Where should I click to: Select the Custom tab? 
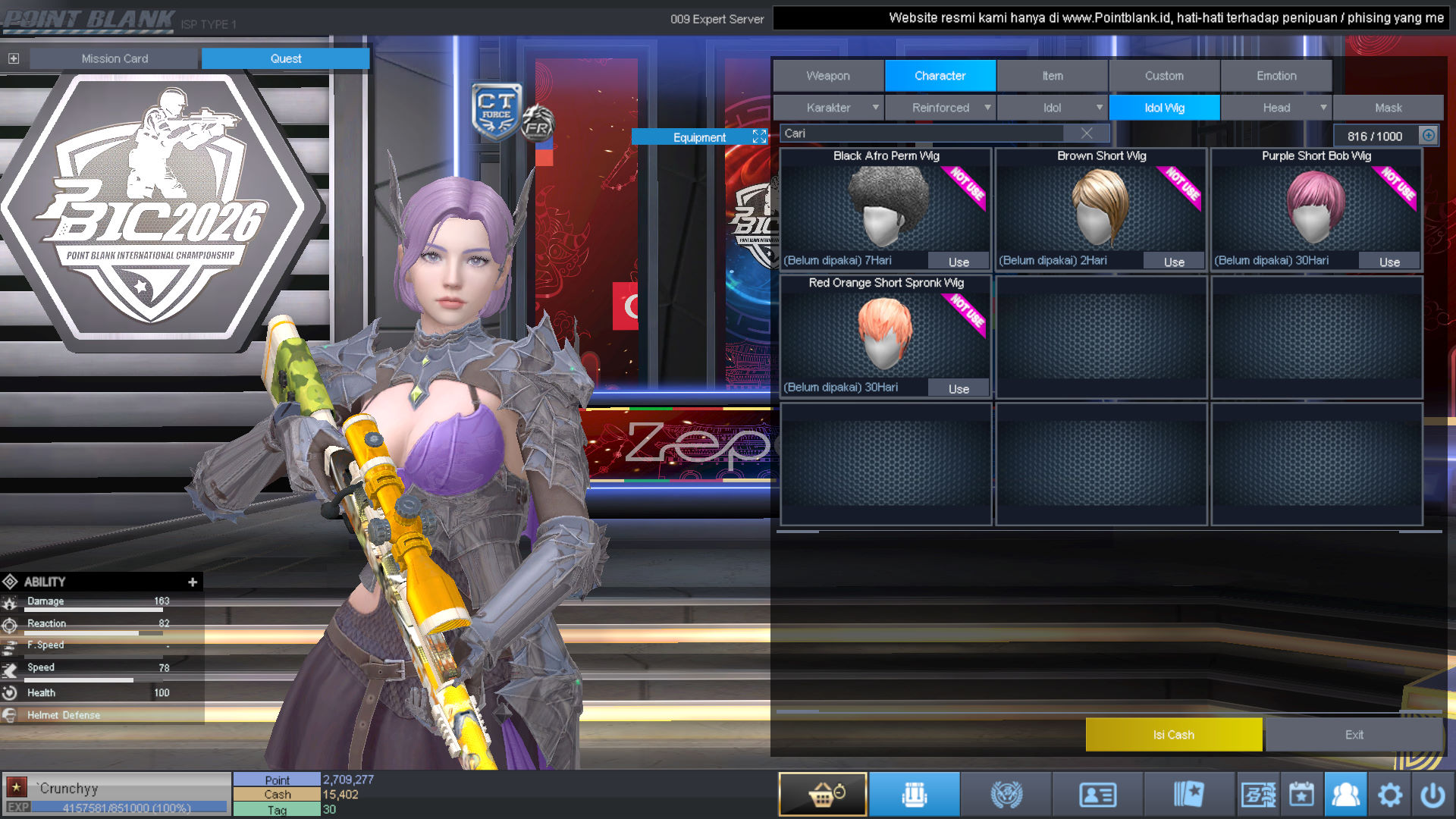coord(1164,76)
